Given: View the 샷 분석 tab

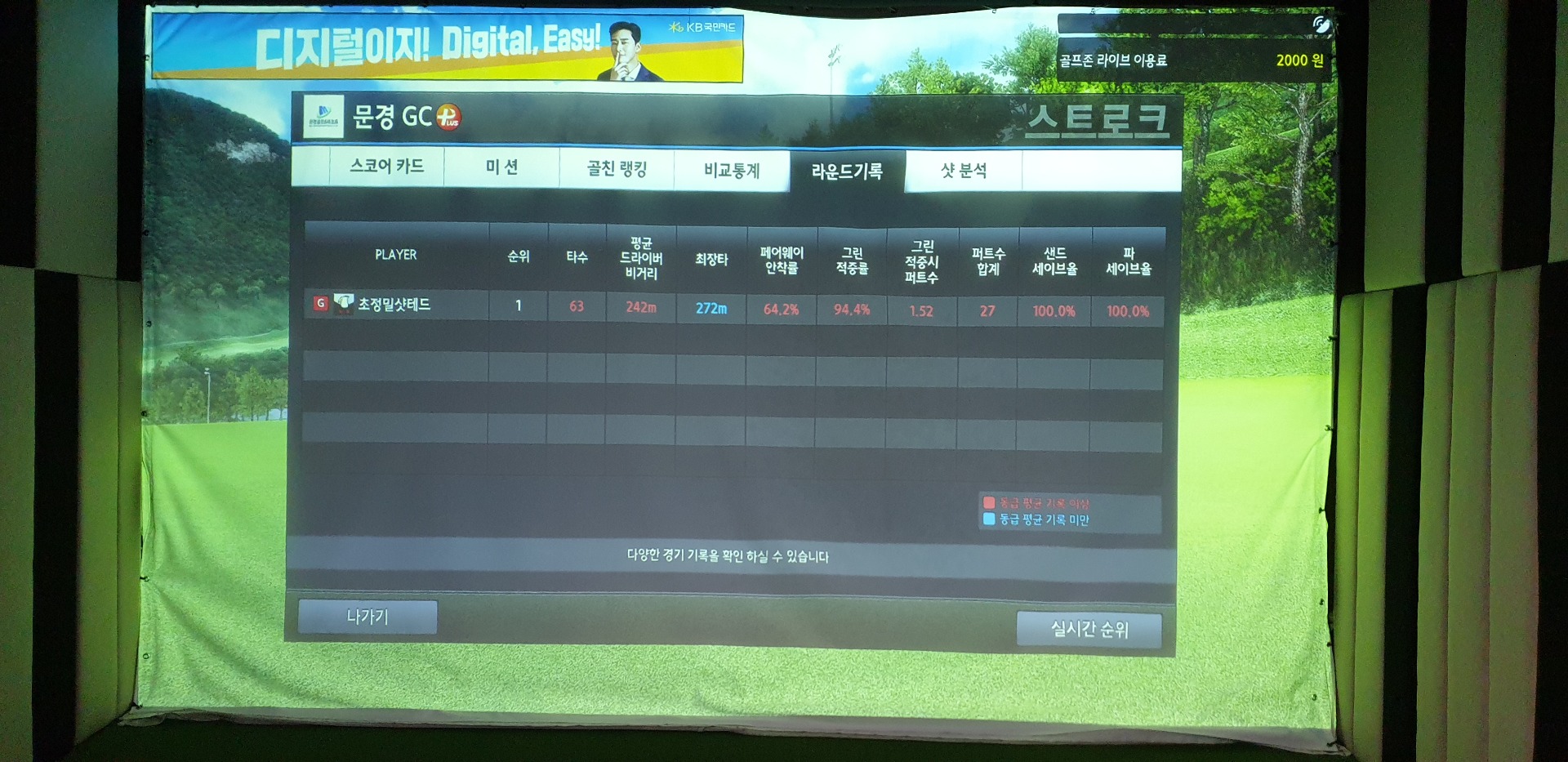Looking at the screenshot, I should pyautogui.click(x=964, y=172).
